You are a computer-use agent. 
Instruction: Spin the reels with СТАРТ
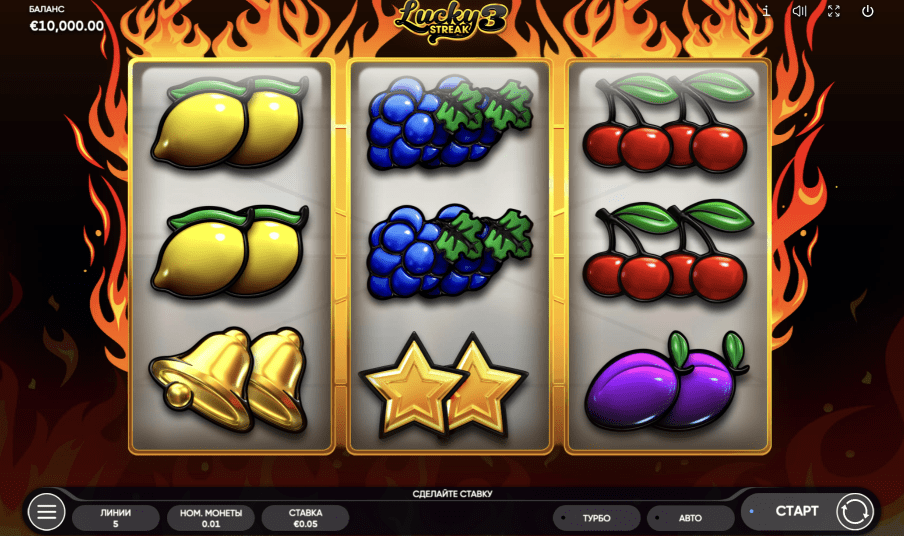click(796, 511)
